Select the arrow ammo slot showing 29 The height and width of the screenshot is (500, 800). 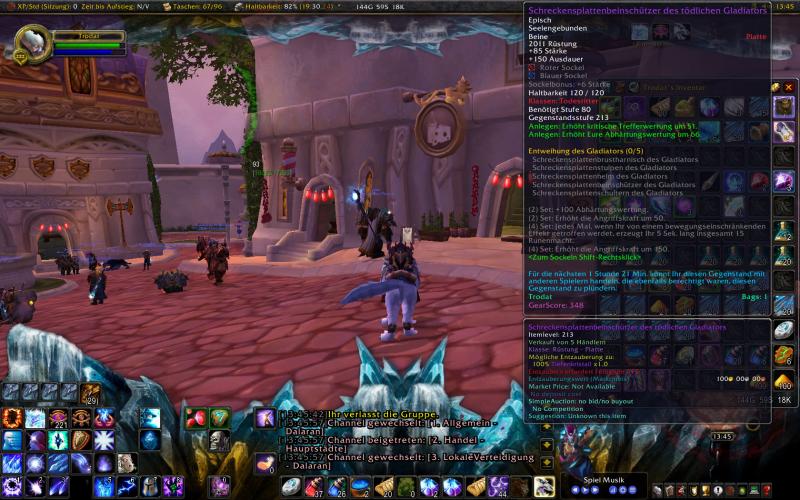click(x=91, y=394)
